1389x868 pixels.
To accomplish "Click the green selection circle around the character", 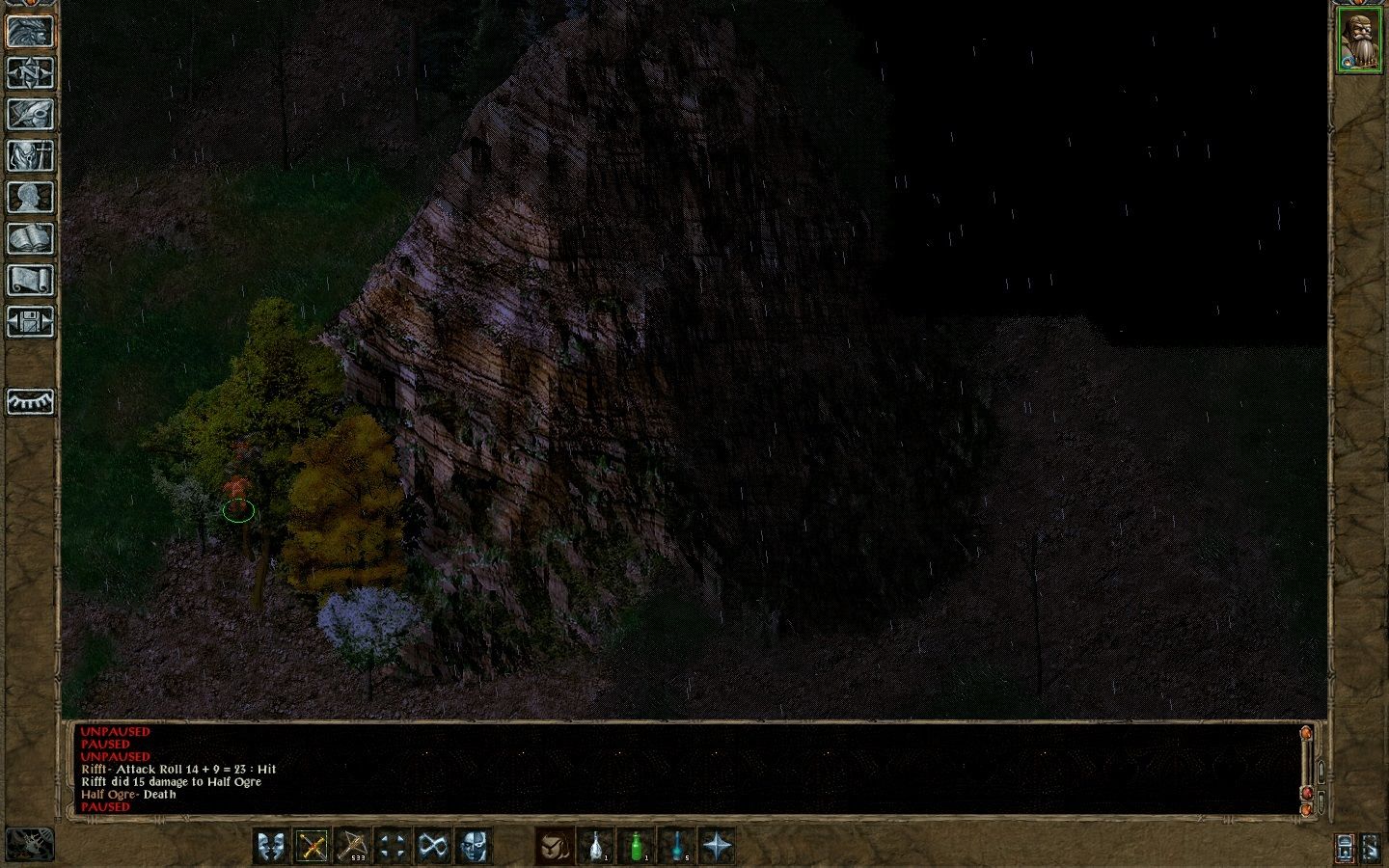I will pyautogui.click(x=239, y=512).
